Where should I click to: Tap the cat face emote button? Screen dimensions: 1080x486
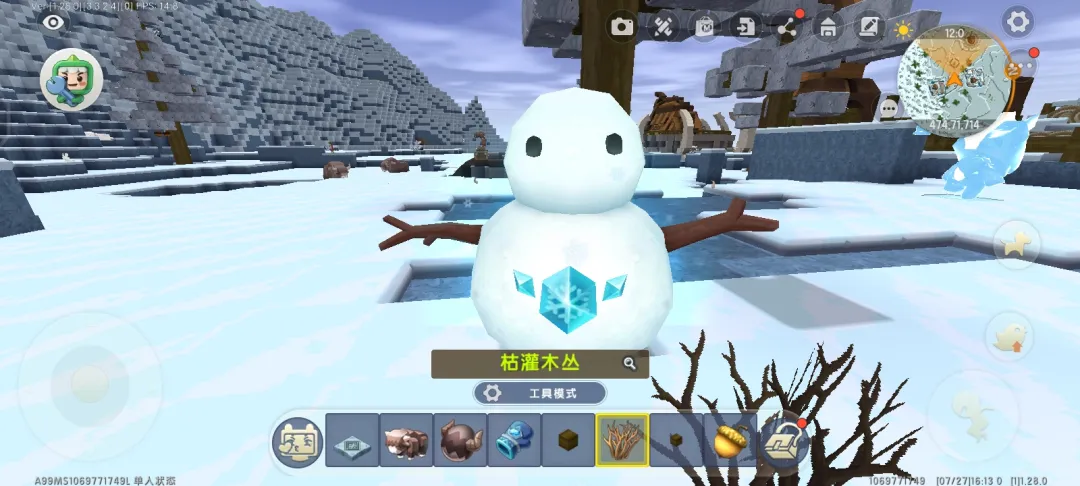click(x=298, y=441)
